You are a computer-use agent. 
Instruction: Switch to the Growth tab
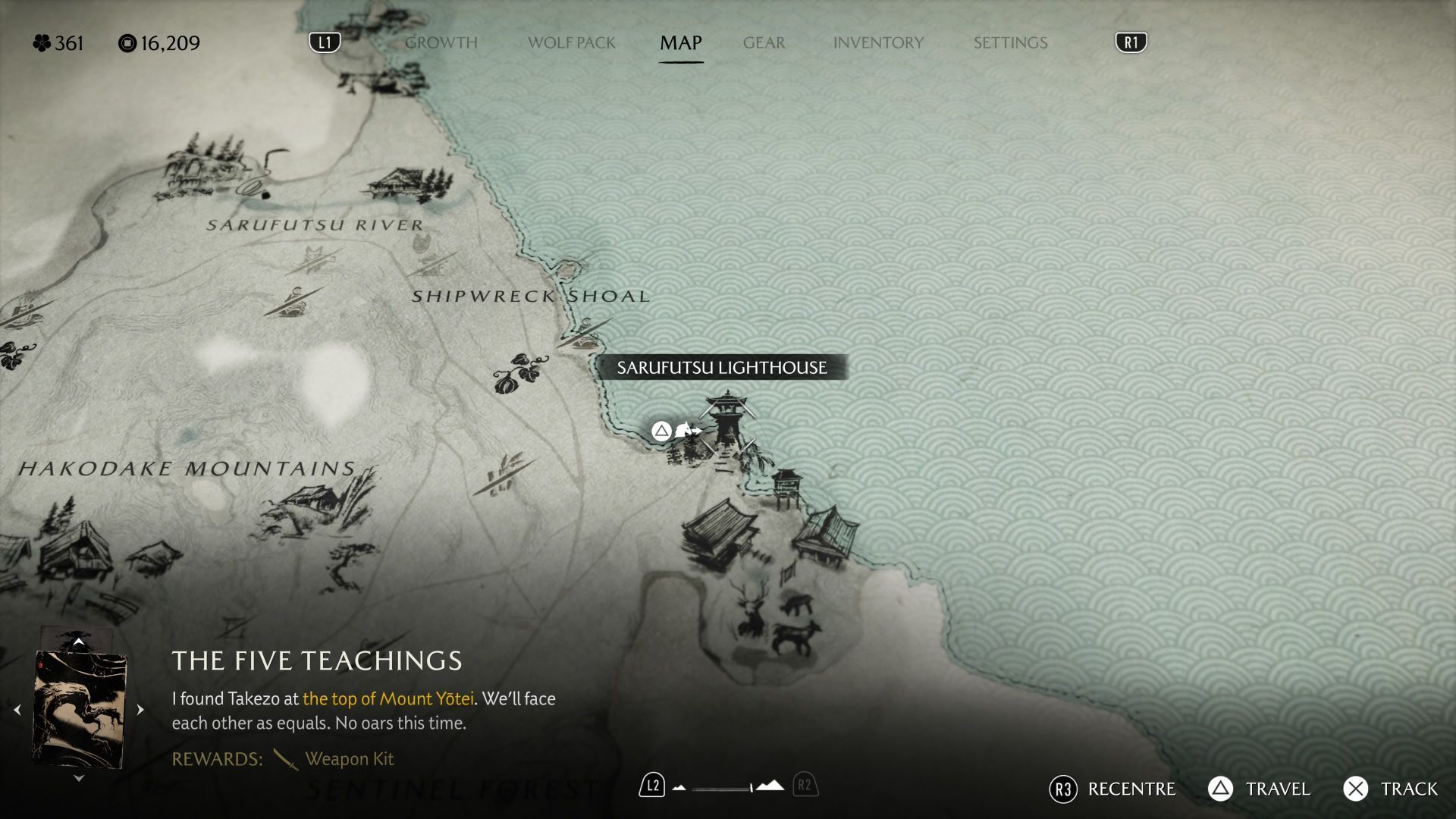tap(441, 43)
